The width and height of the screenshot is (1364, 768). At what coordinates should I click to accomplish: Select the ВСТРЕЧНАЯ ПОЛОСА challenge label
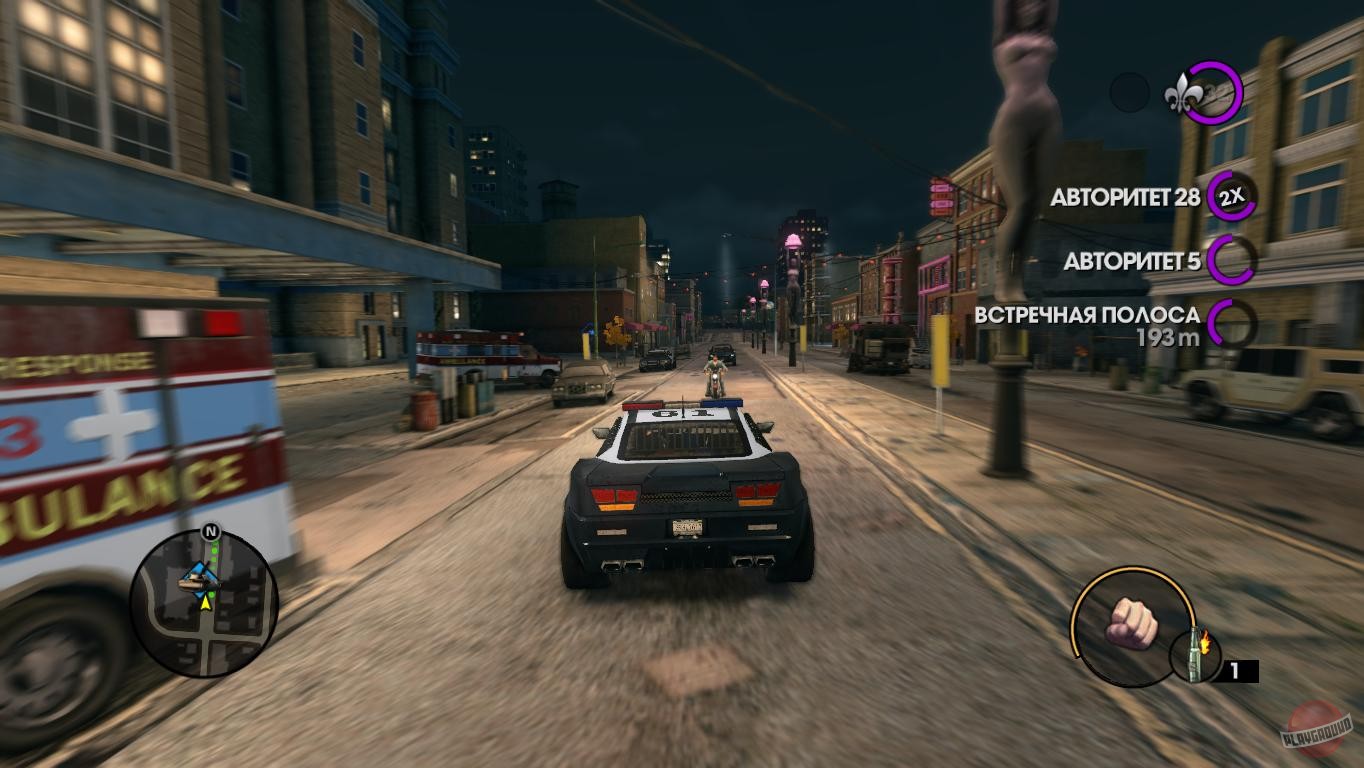pos(1090,312)
